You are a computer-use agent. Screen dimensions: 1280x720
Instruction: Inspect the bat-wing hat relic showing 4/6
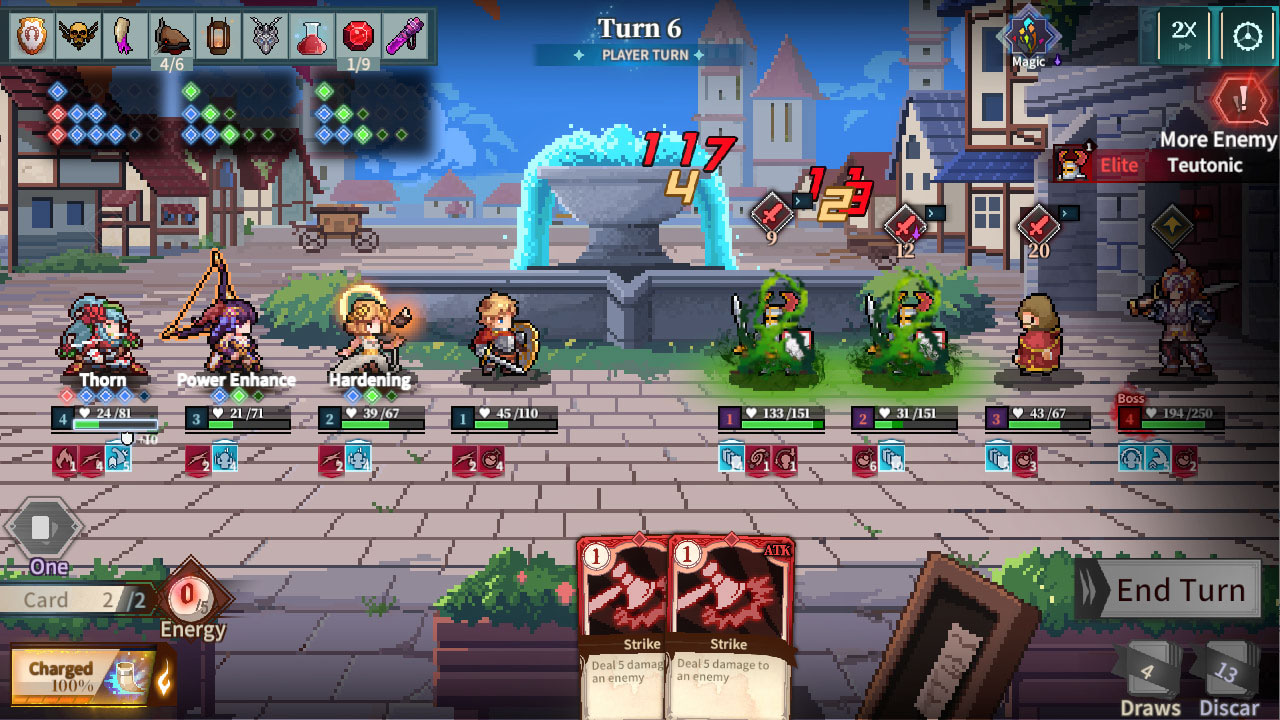(x=172, y=35)
